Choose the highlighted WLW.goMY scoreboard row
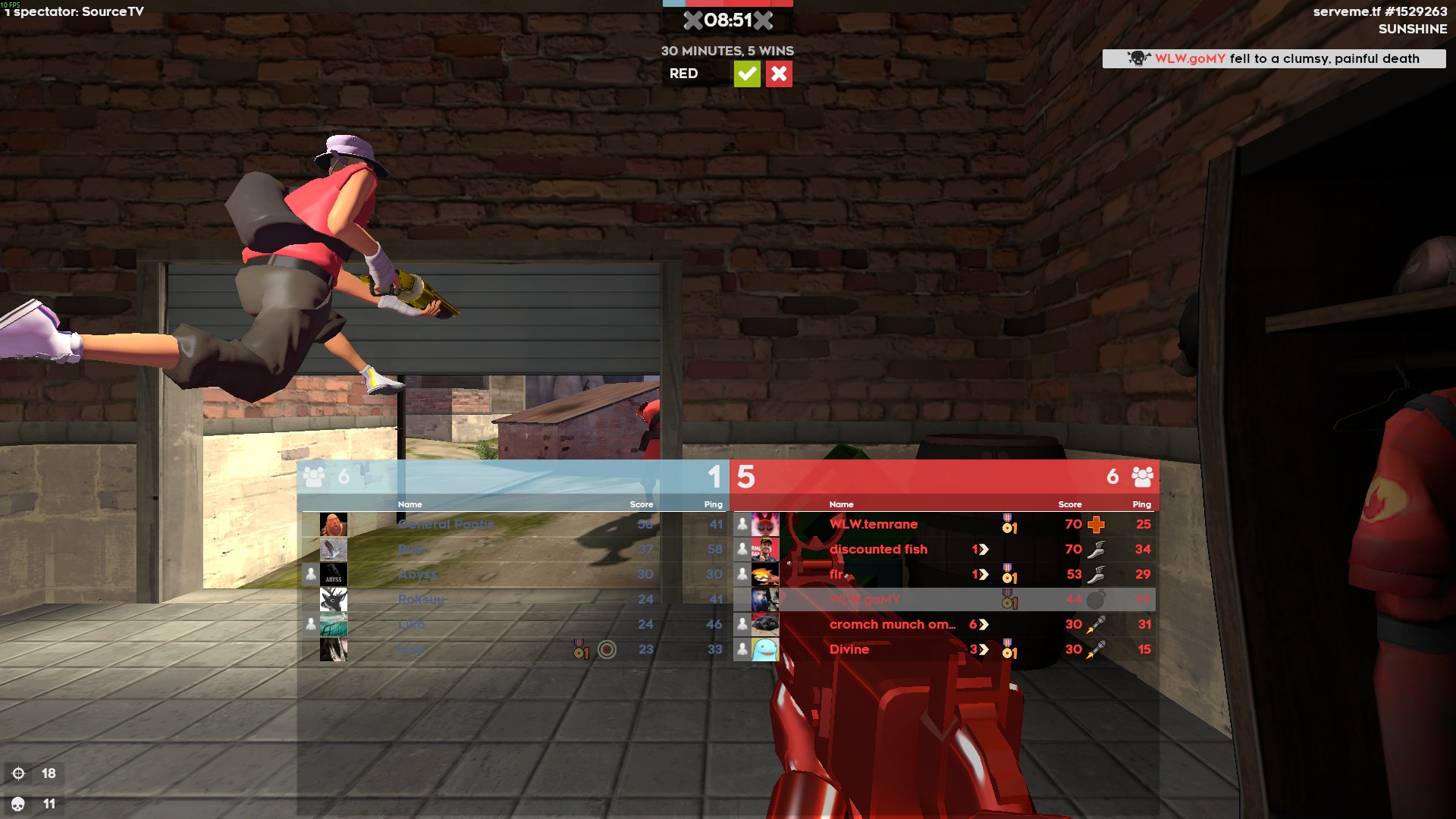 click(864, 599)
